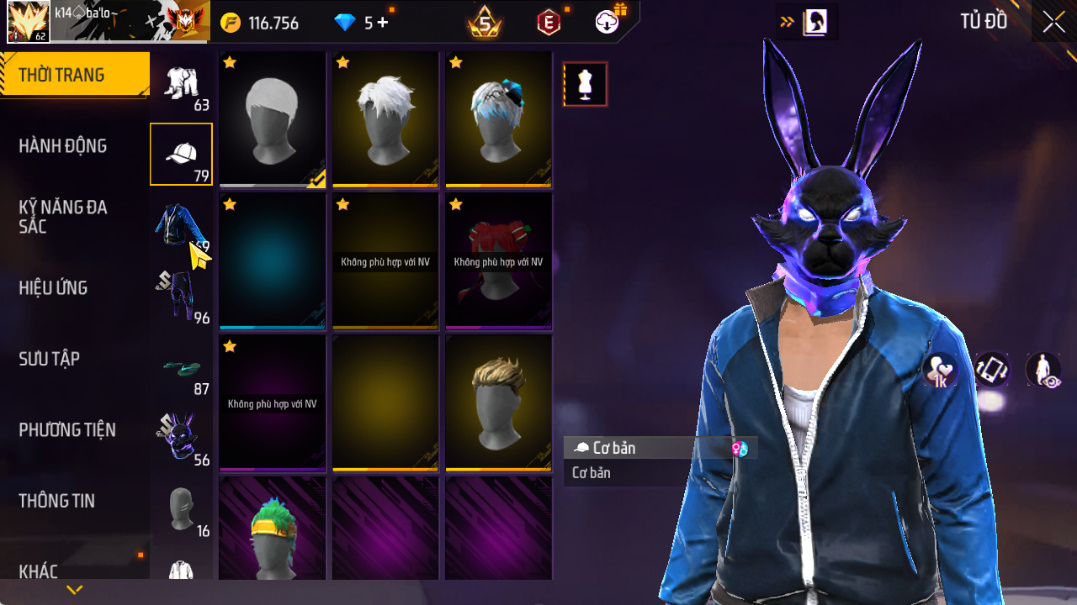Close the wardrobe with the X button

coord(1053,22)
